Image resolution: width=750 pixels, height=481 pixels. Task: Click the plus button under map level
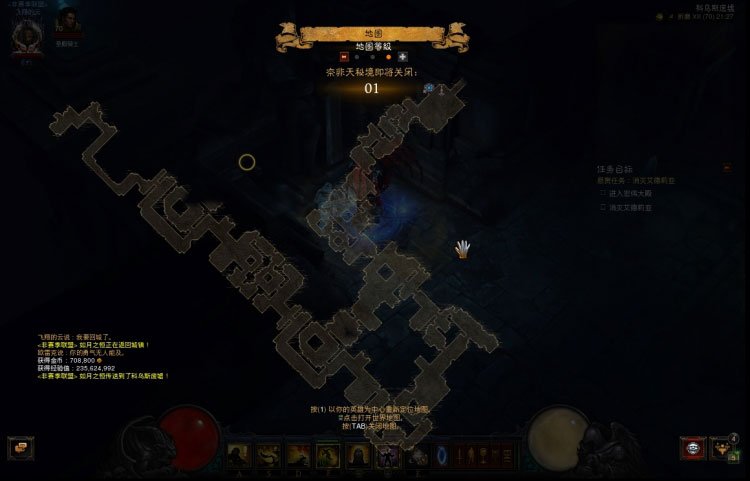click(402, 57)
